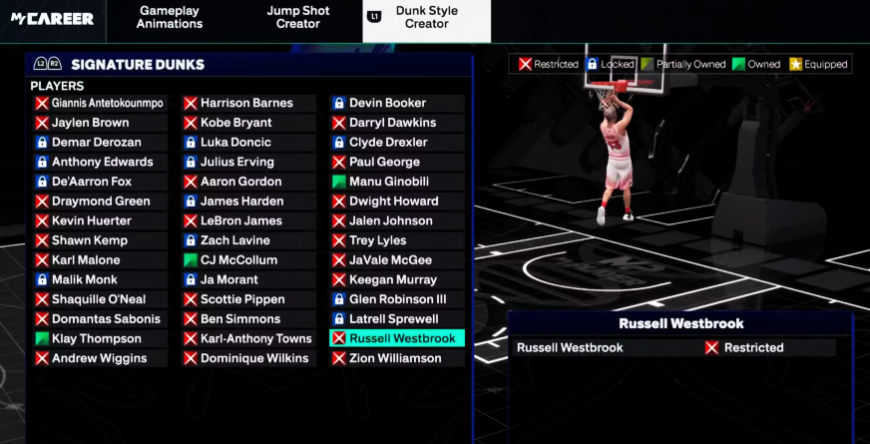This screenshot has width=870, height=444.
Task: Select Anthony Edwards in the list
Action: (102, 162)
